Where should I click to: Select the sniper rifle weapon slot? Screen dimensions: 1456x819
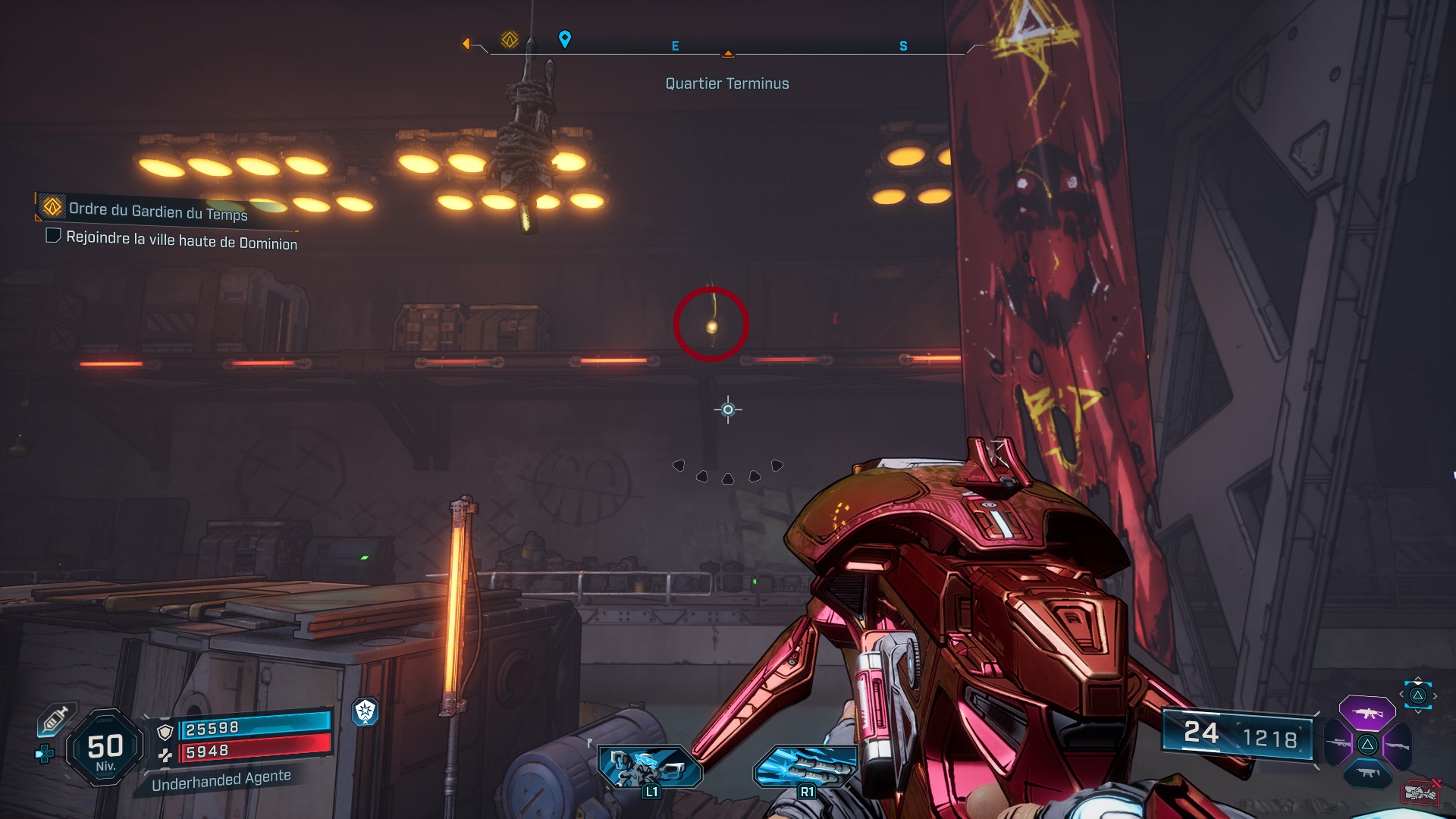1338,743
